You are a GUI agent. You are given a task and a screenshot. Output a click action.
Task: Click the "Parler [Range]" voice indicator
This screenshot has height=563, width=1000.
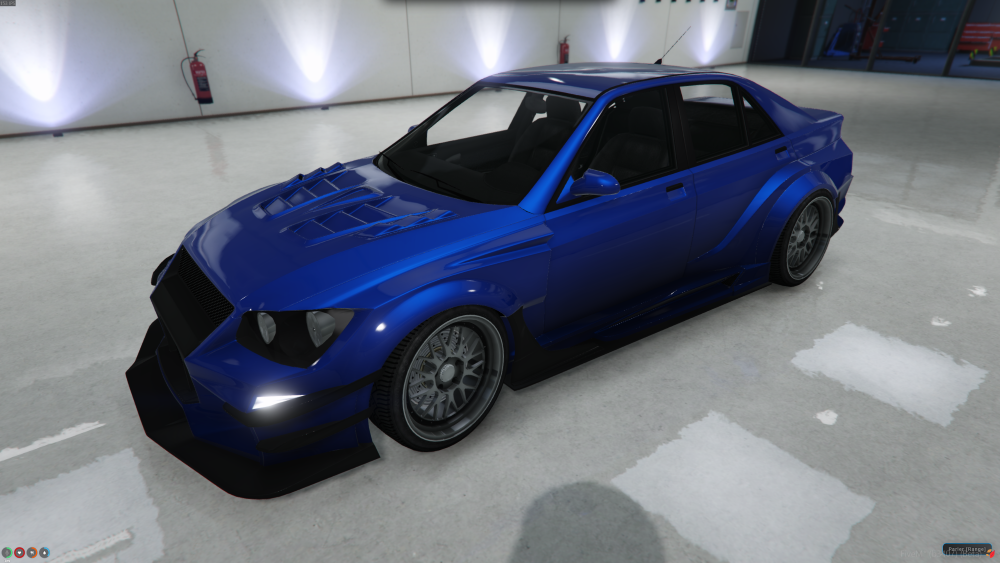(967, 549)
